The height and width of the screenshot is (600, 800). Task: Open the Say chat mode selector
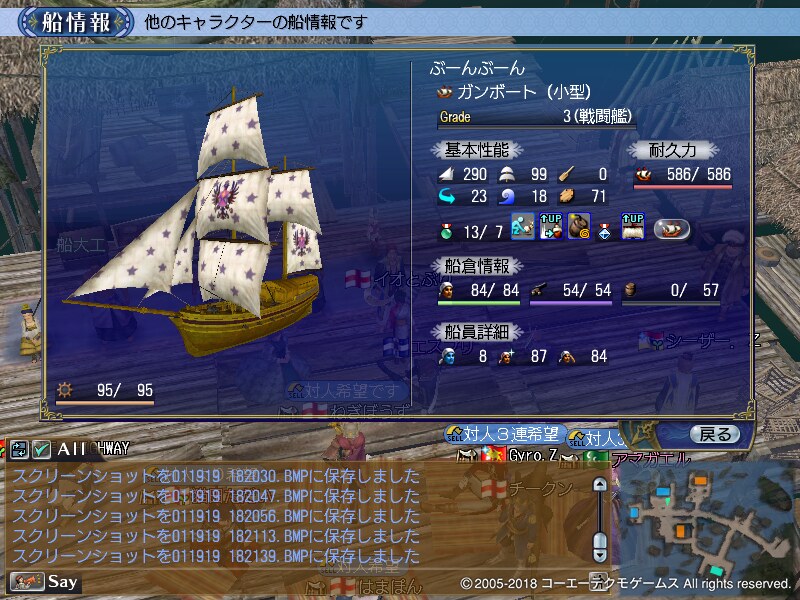coord(45,581)
